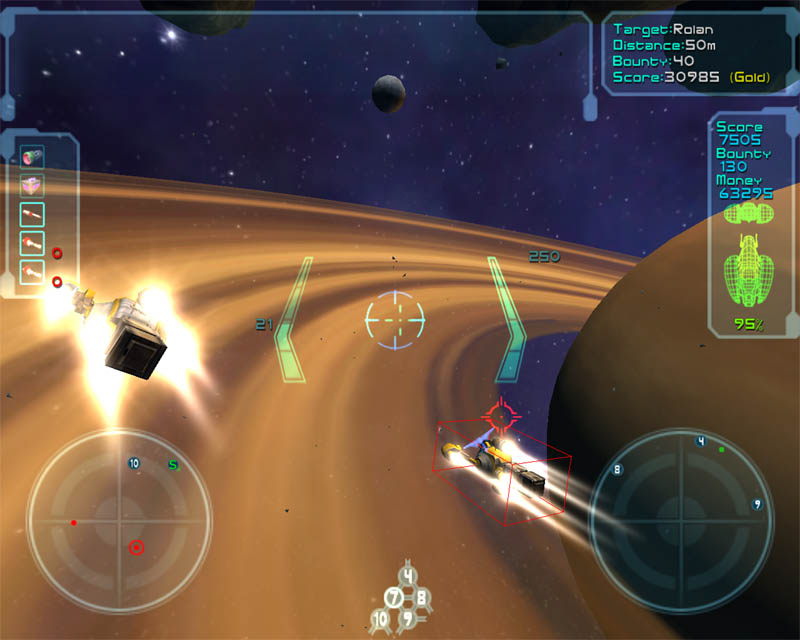
Task: Select the green-and-pink cannon weapon slot
Action: click(x=33, y=156)
